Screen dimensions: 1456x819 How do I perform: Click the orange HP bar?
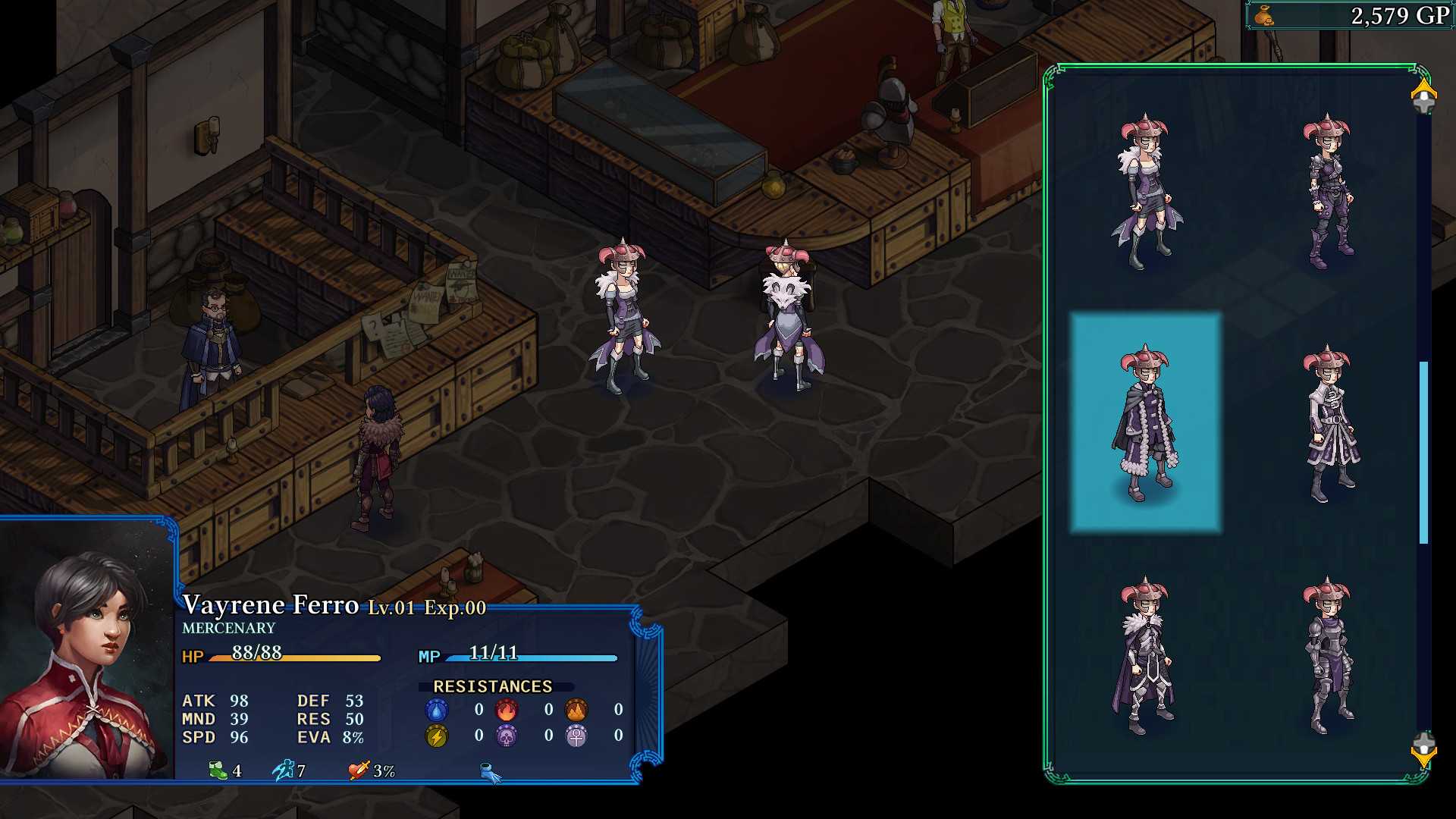[296, 657]
